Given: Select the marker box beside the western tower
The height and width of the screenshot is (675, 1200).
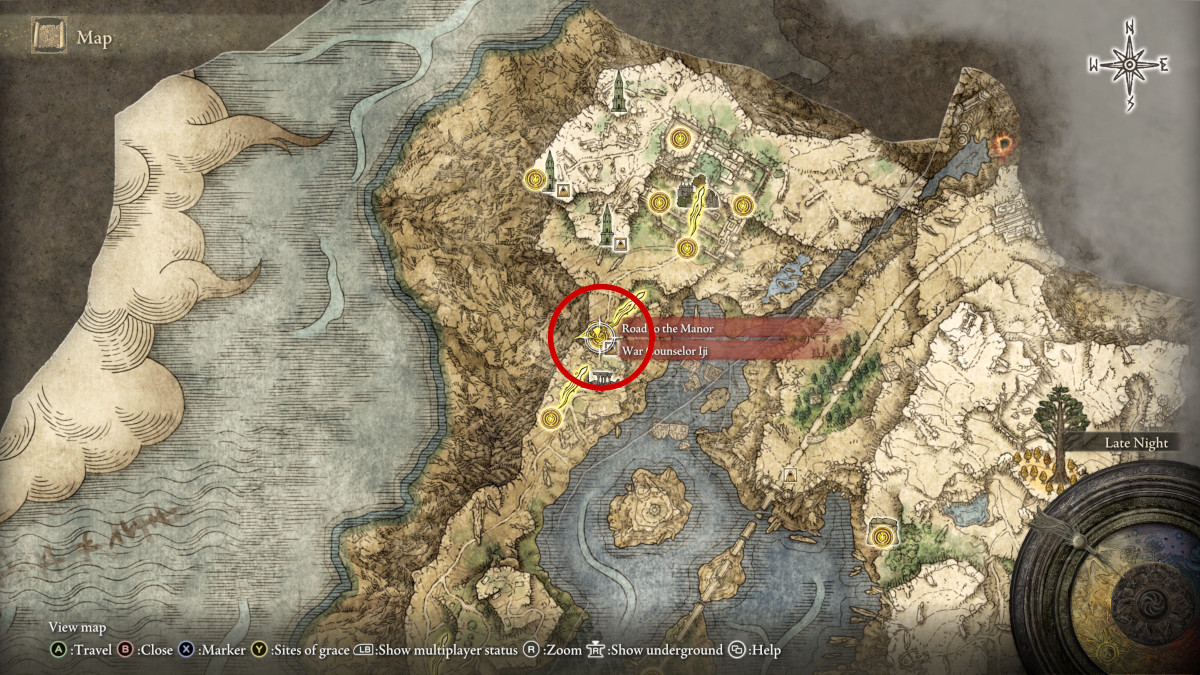Looking at the screenshot, I should click(564, 189).
